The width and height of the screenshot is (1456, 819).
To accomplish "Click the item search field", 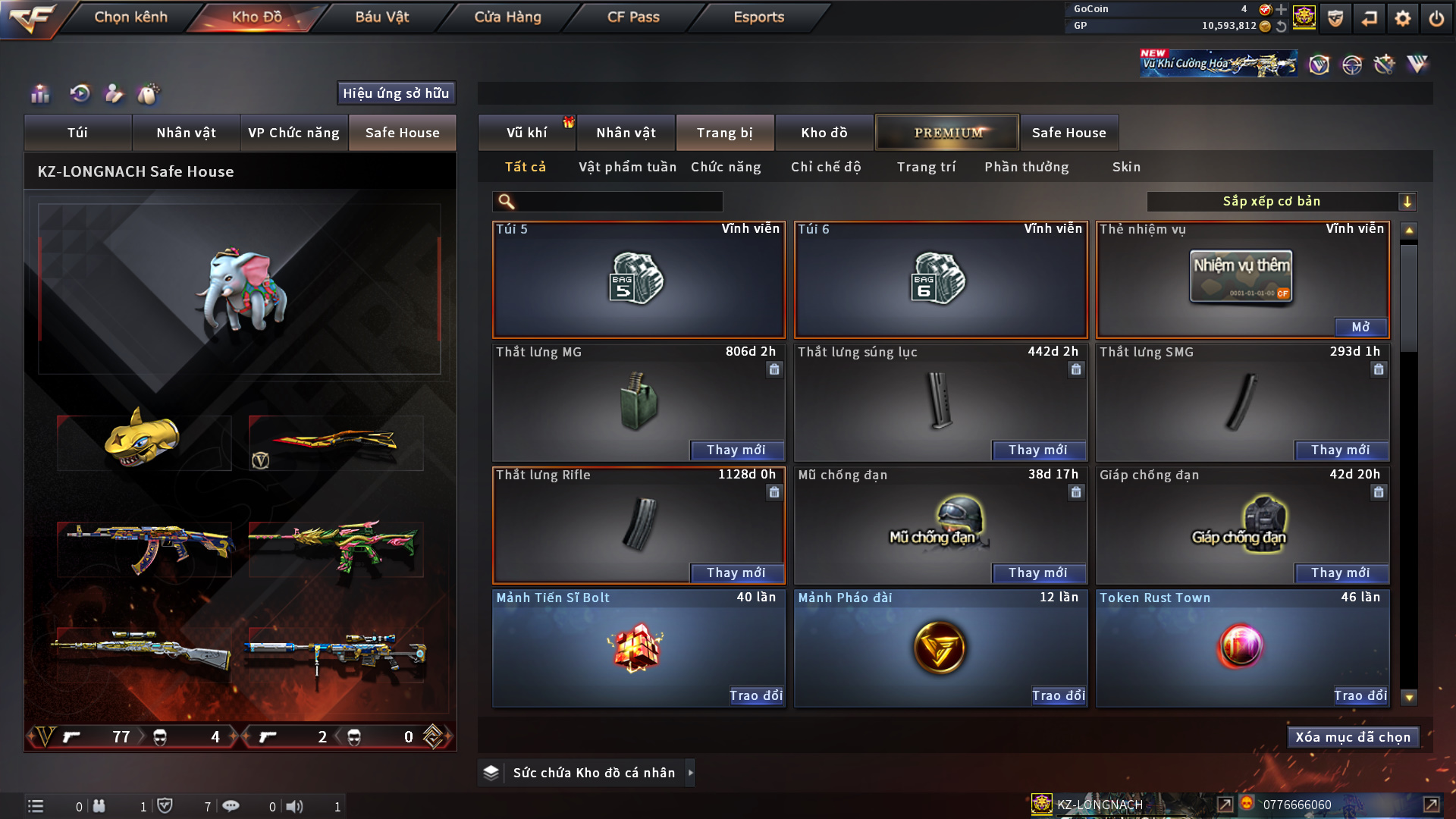I will (x=618, y=202).
